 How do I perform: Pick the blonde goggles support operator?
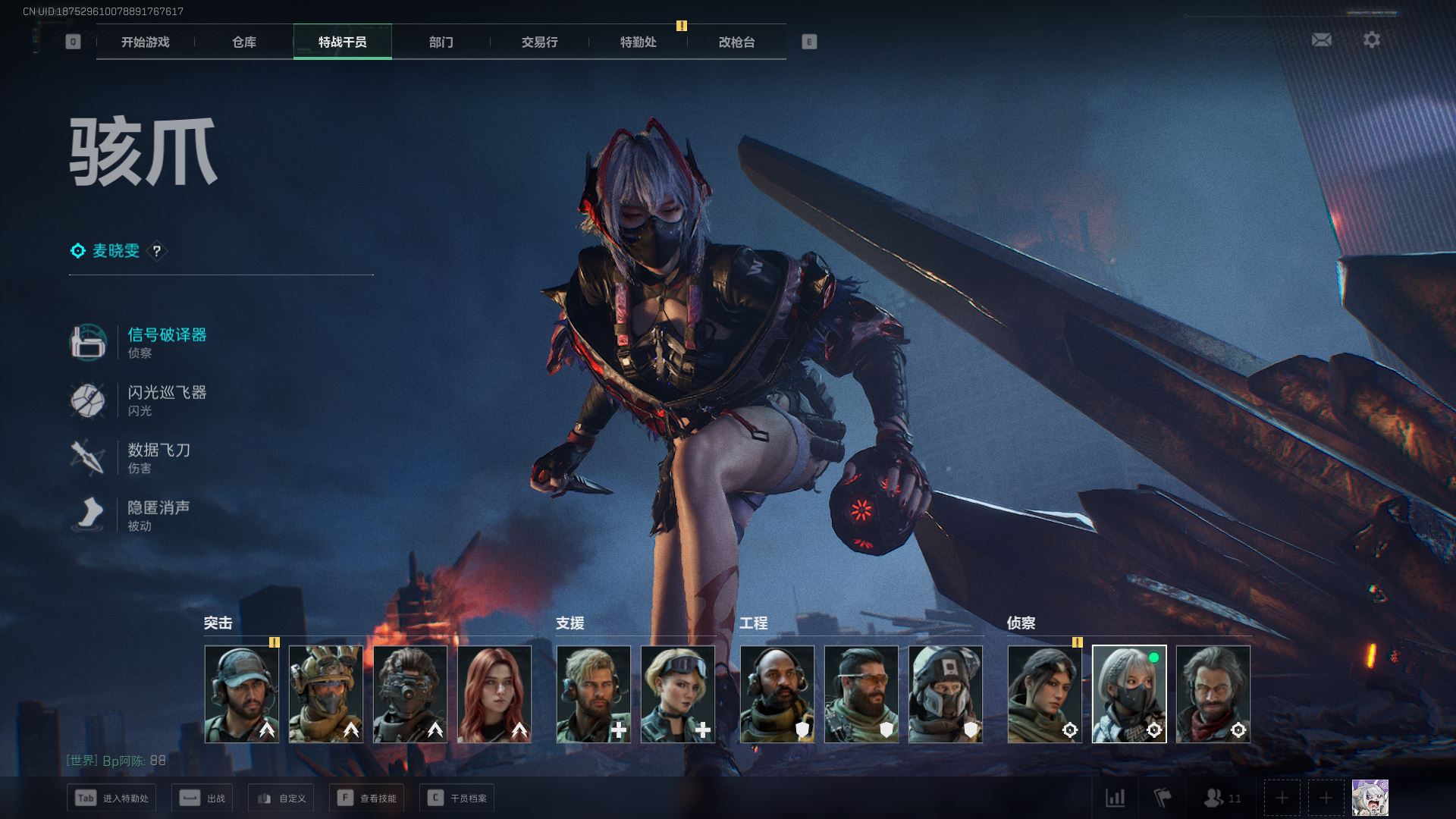coord(677,694)
